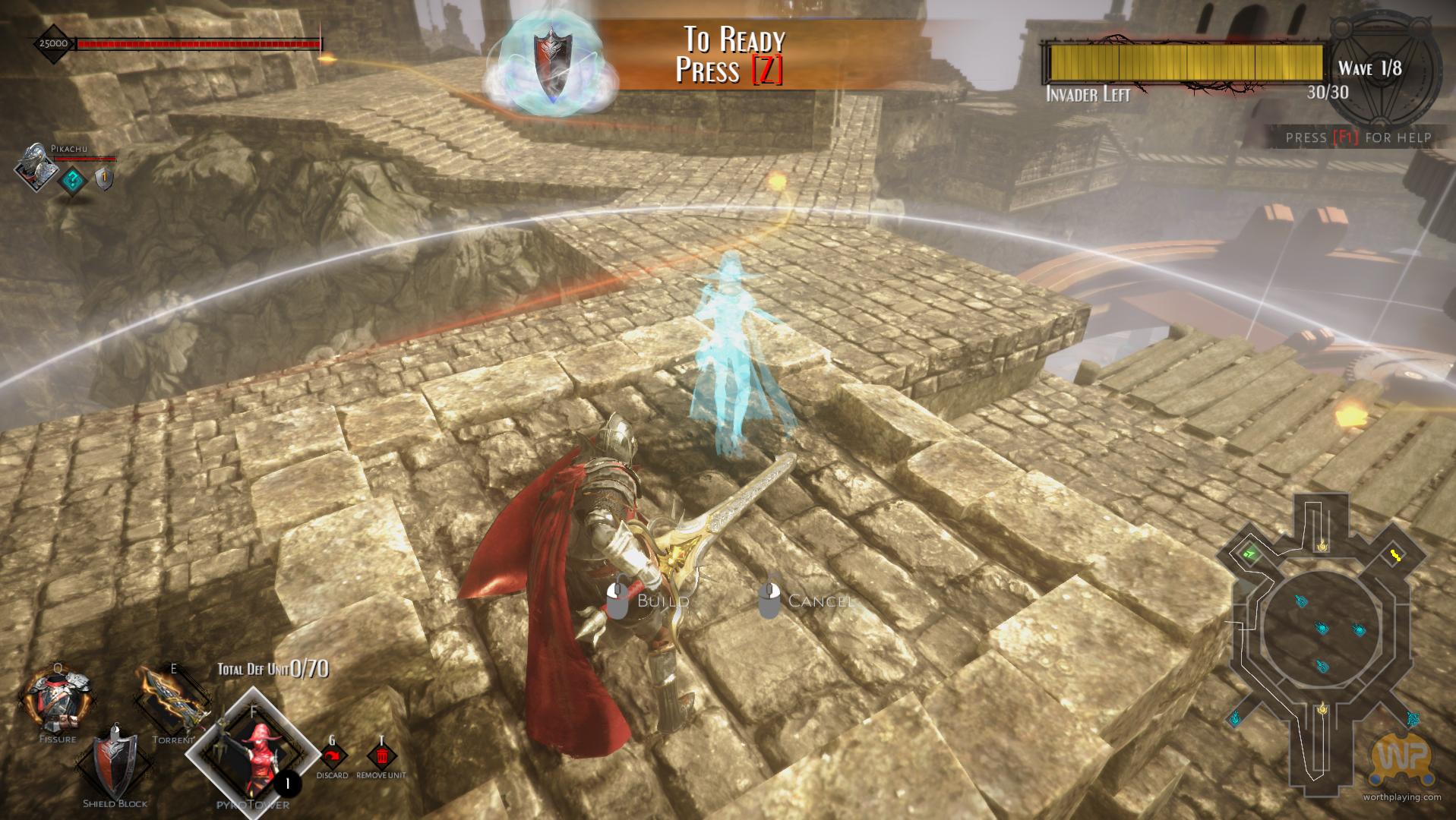Use the Shield Block ability

115,765
